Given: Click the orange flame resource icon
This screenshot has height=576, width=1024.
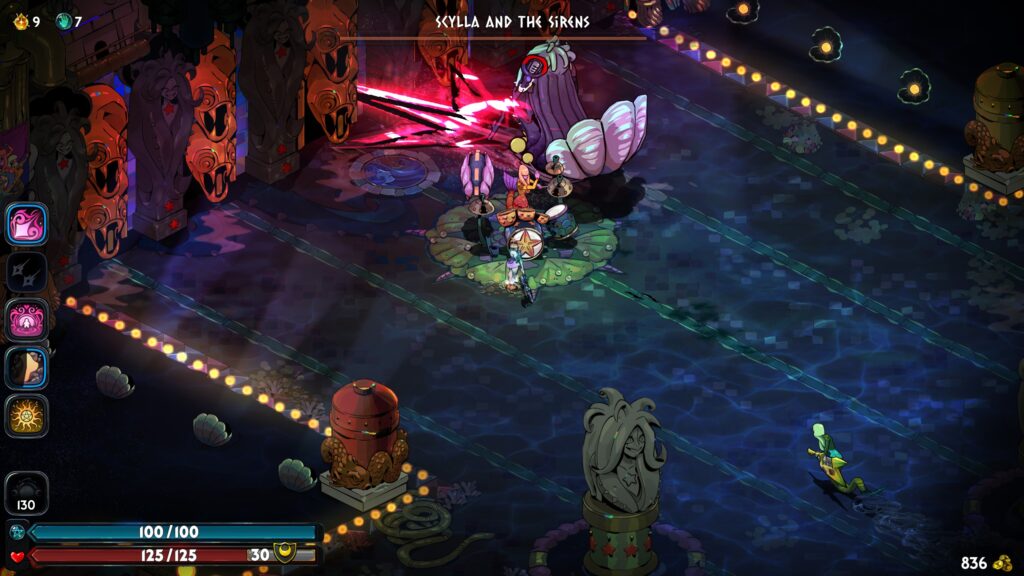Looking at the screenshot, I should 20,20.
